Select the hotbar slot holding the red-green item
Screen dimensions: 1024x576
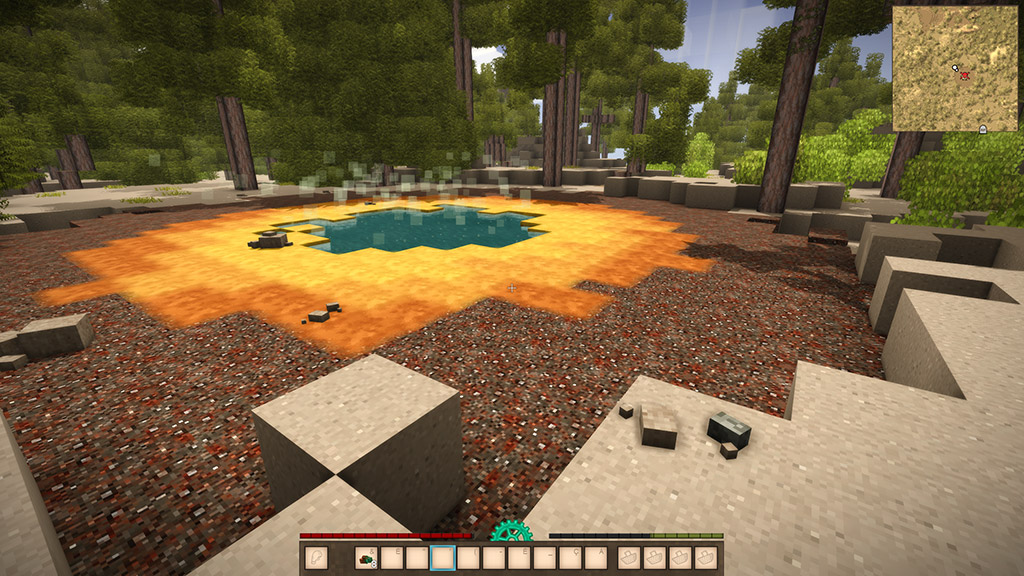pos(366,558)
